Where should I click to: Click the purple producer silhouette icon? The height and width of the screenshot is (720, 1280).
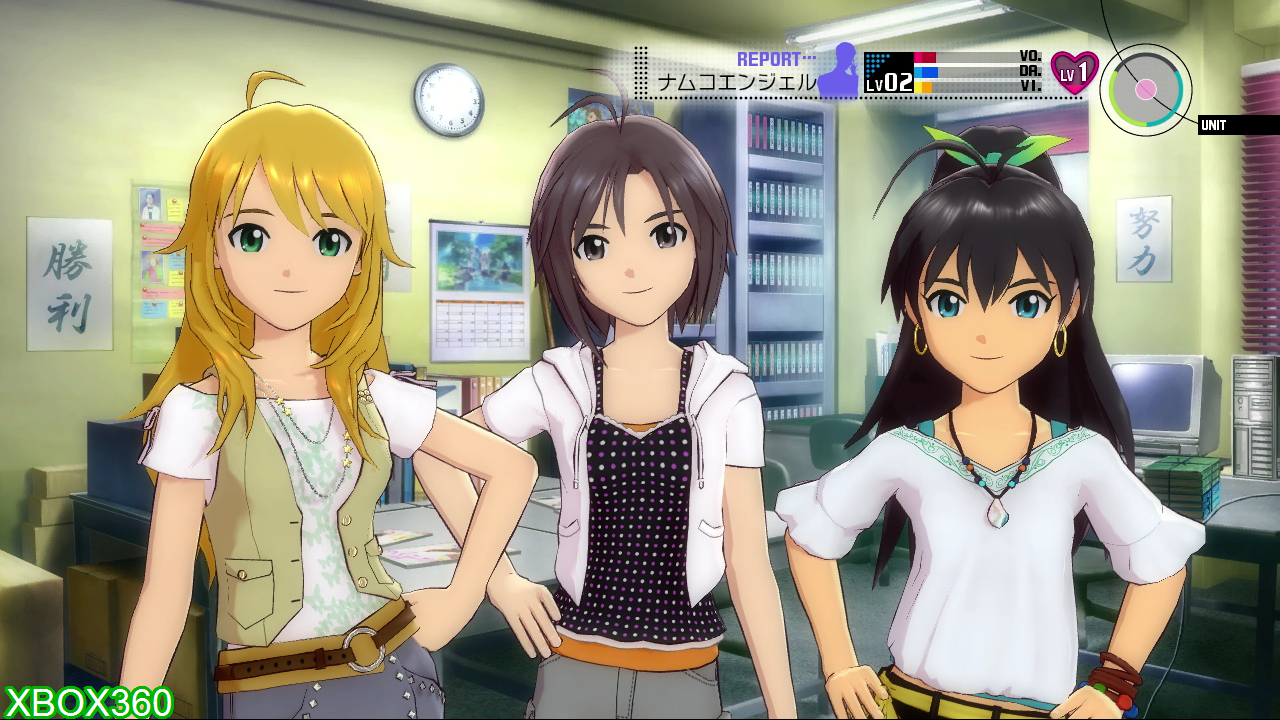point(839,70)
